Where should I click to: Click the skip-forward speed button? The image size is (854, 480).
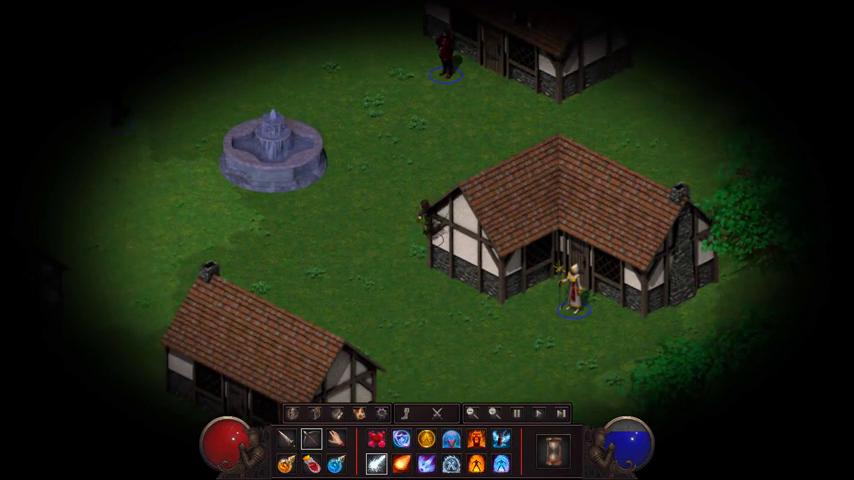[x=561, y=413]
